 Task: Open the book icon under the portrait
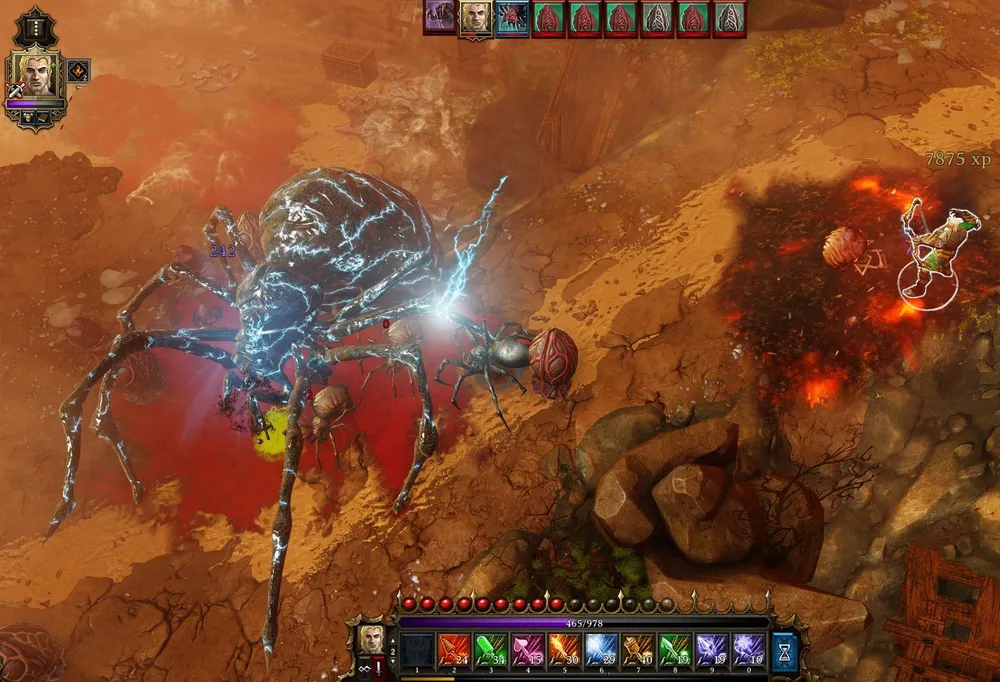tap(44, 116)
